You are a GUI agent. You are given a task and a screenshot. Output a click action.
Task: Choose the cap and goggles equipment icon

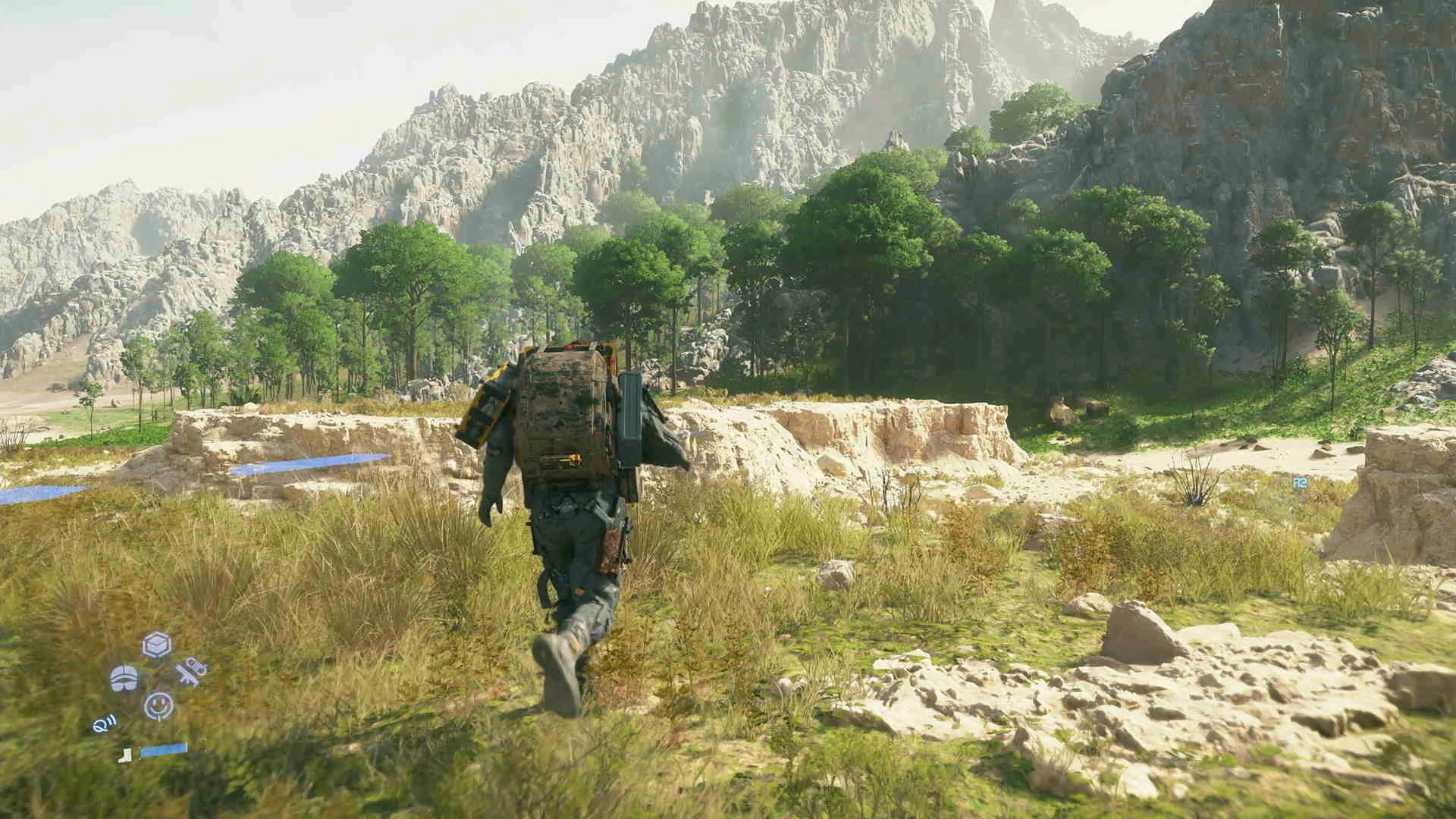[124, 678]
